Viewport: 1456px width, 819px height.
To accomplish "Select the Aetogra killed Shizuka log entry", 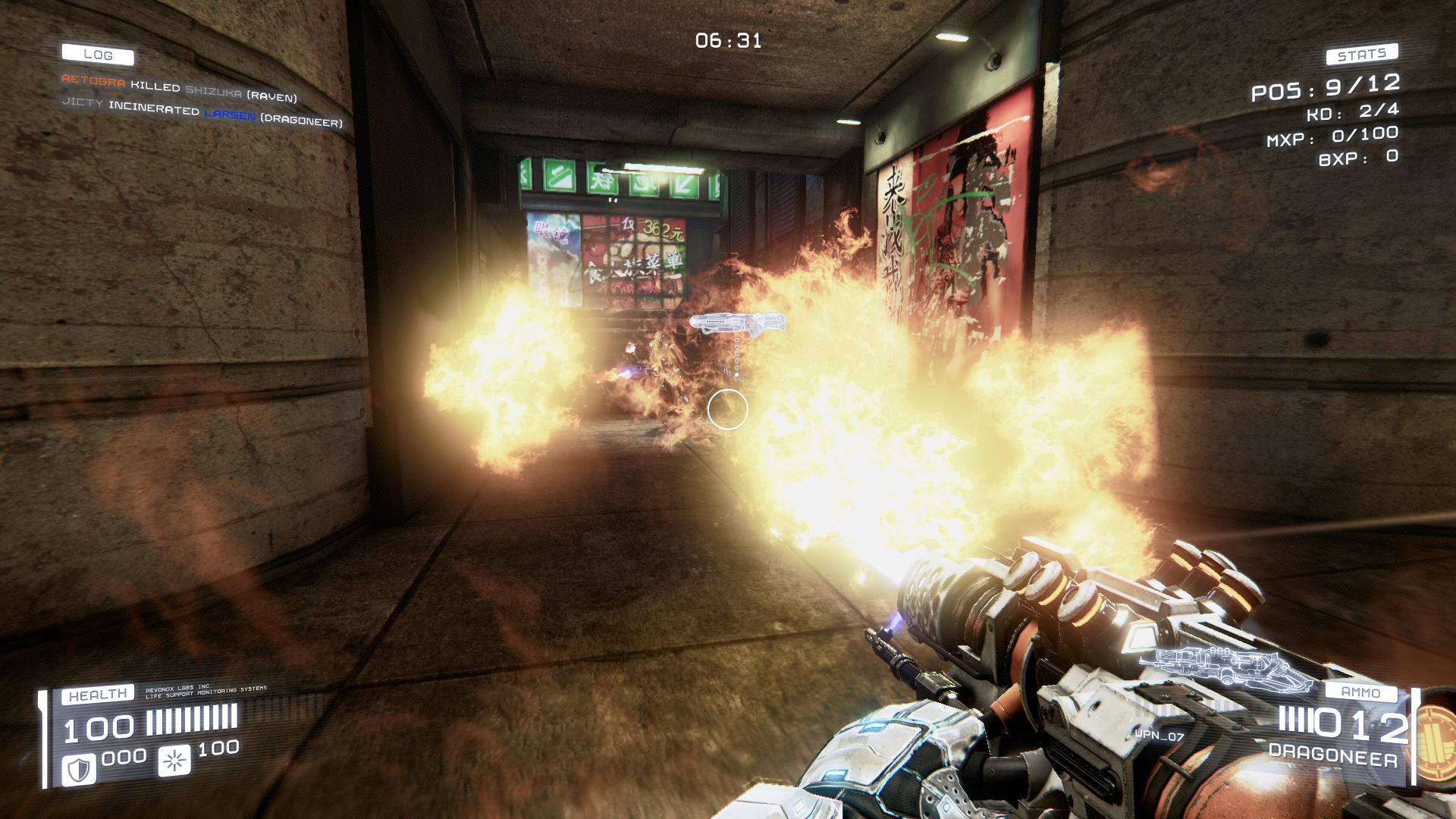I will [178, 87].
